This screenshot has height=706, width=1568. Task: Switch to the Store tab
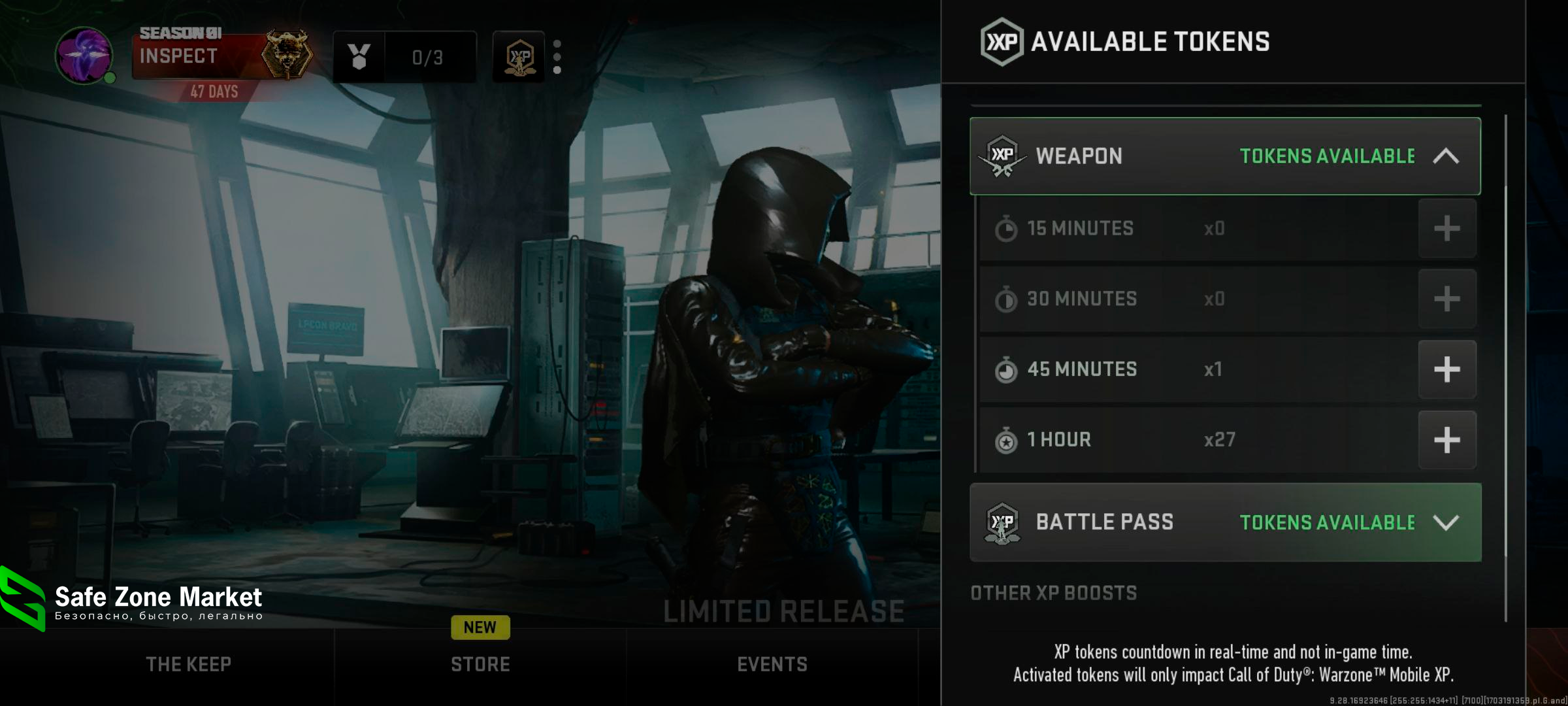[x=480, y=665]
